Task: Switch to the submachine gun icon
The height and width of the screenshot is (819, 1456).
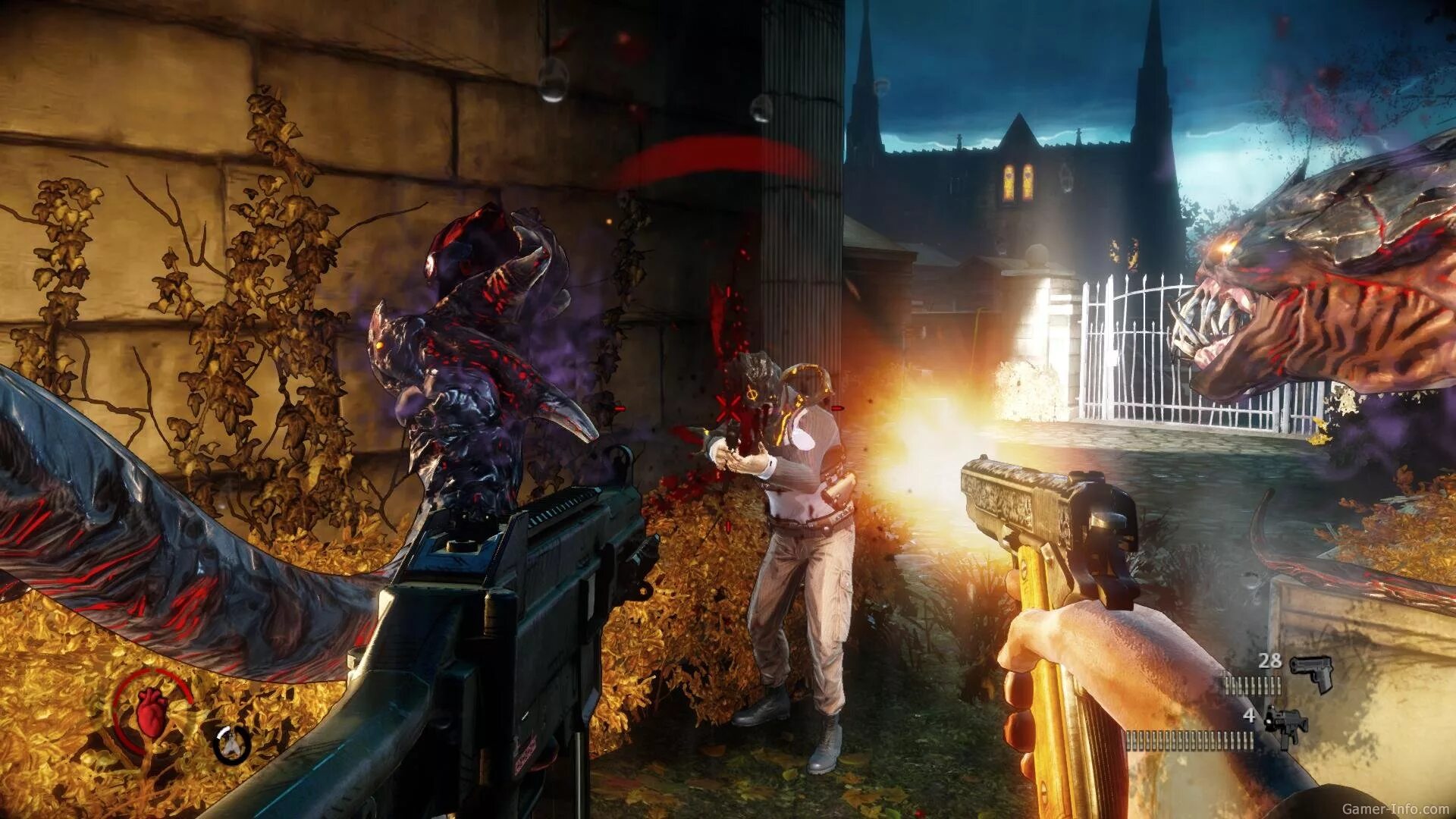Action: coord(1286,726)
